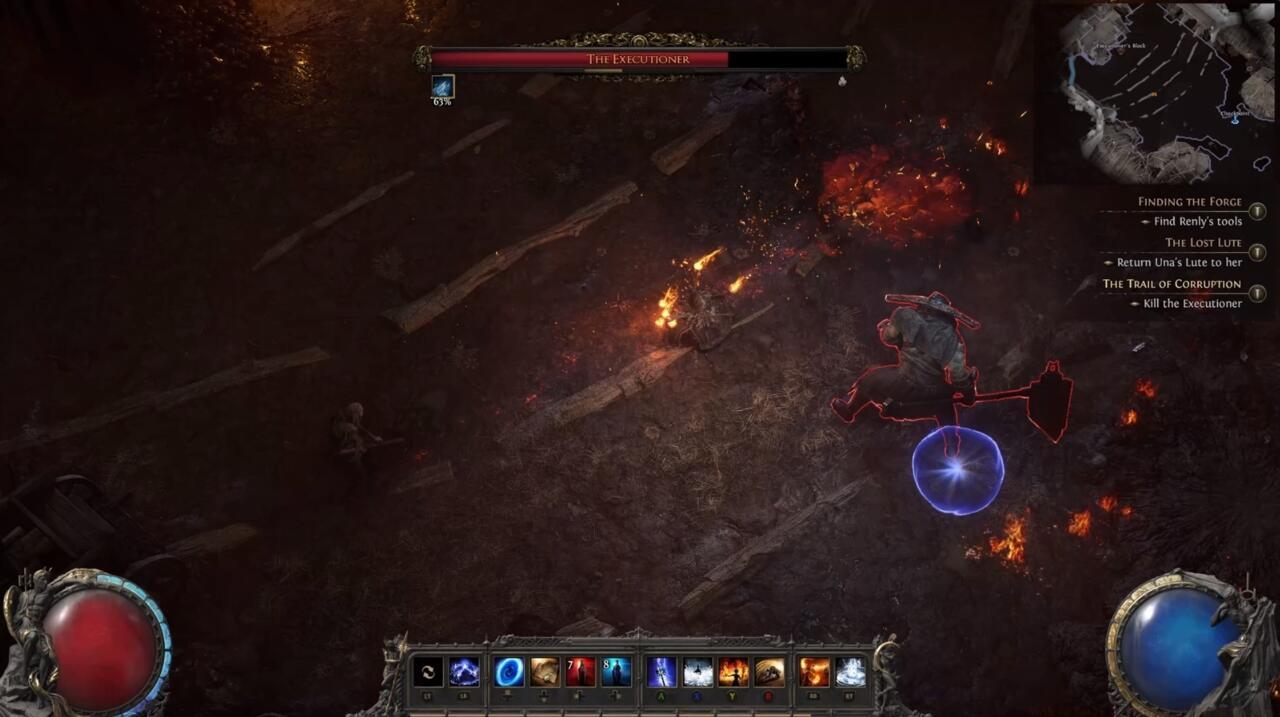Select the Finding the Forge quest

click(1189, 202)
